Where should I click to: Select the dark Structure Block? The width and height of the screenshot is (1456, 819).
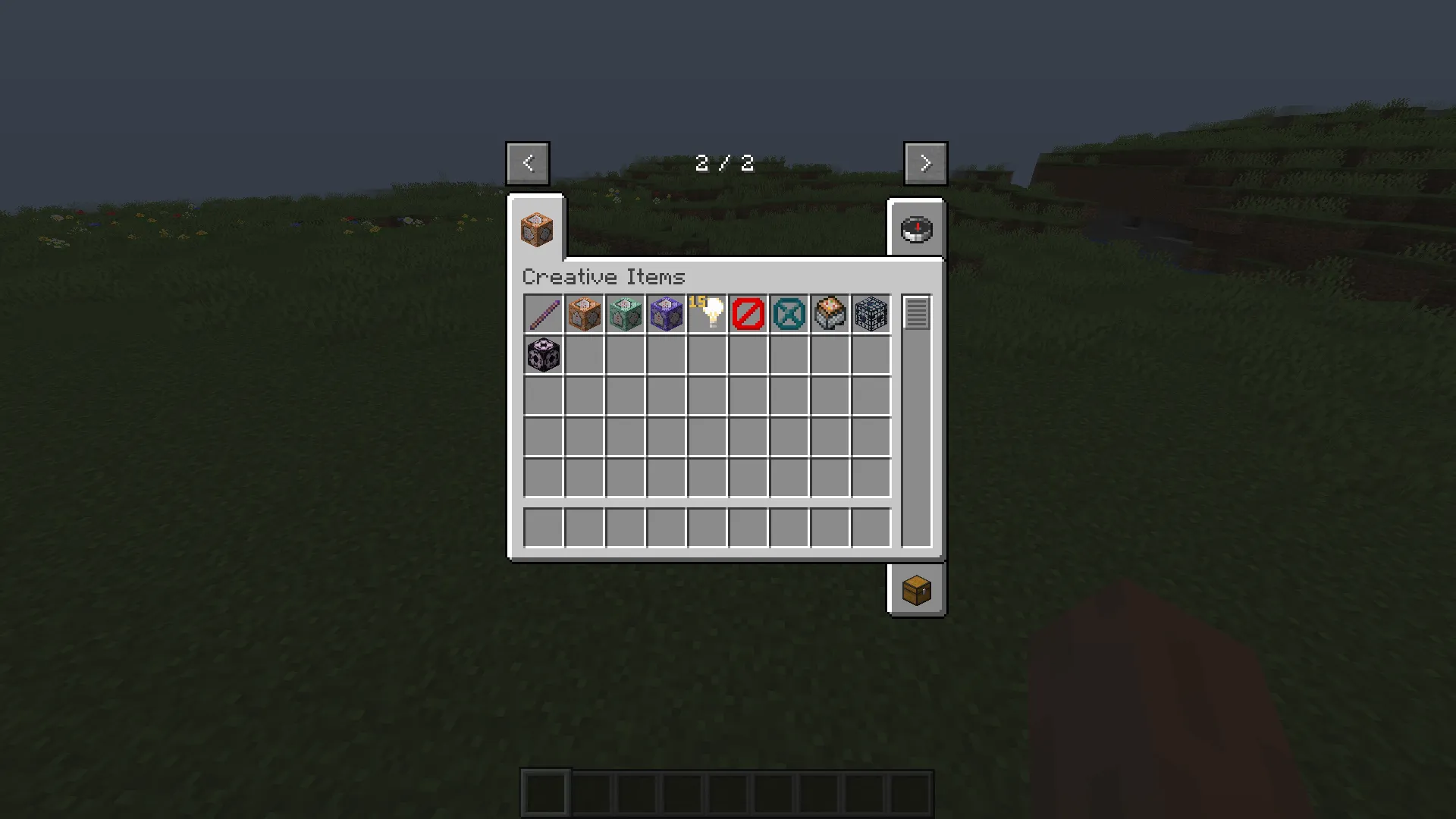[x=871, y=314]
